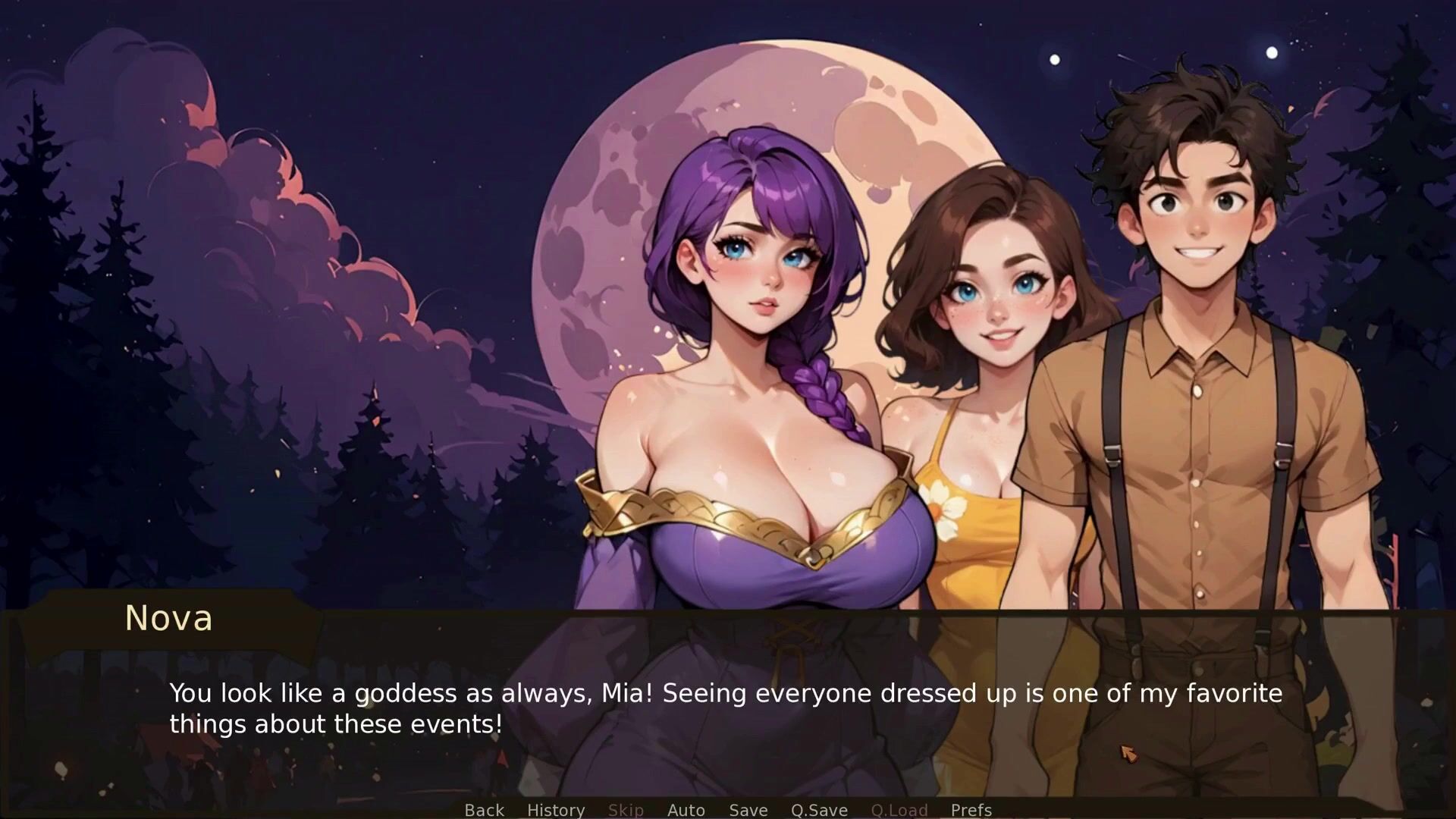This screenshot has width=1456, height=819.
Task: Go Back to the previous line
Action: tap(484, 810)
